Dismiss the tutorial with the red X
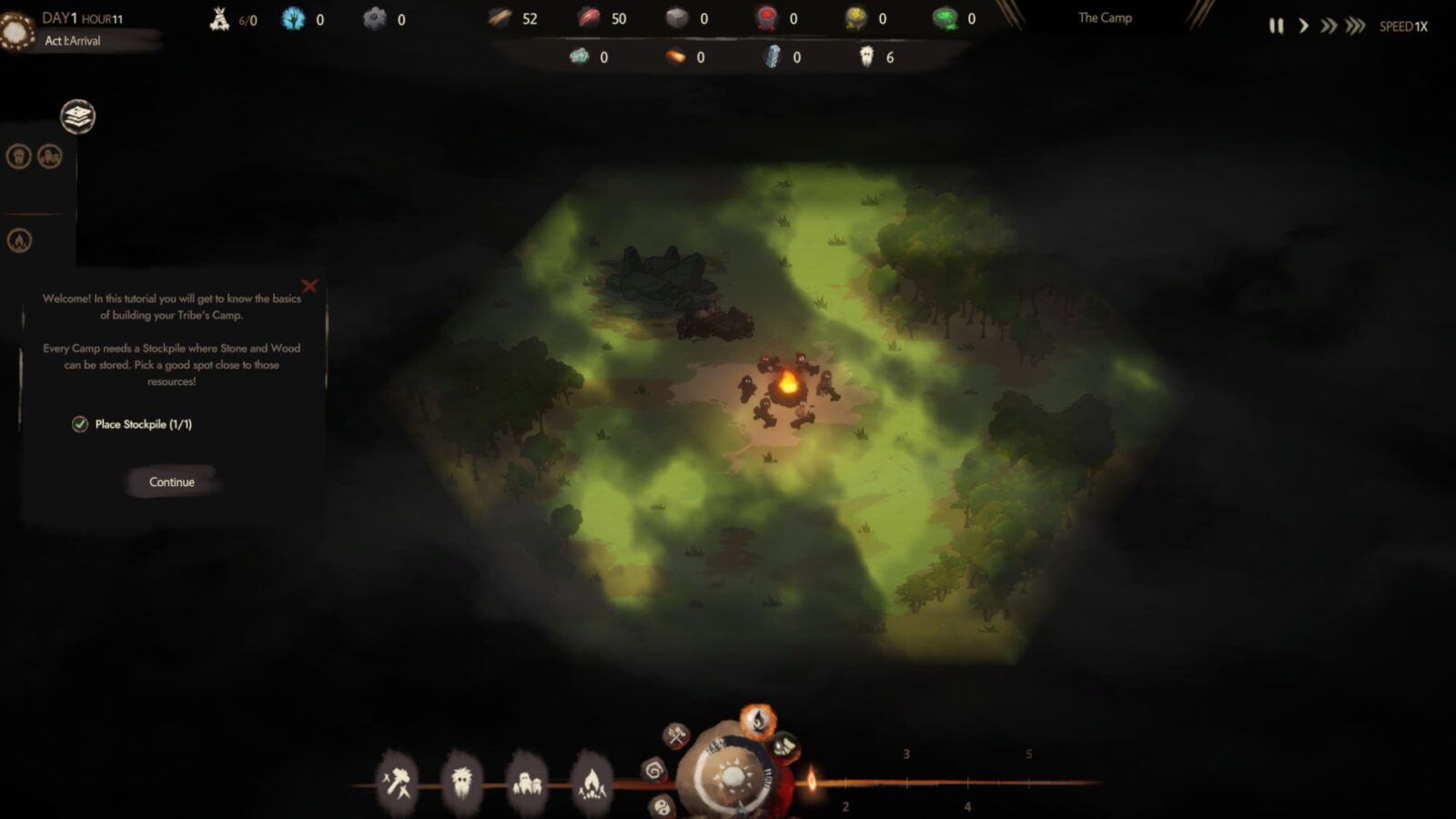1456x819 pixels. [x=309, y=286]
